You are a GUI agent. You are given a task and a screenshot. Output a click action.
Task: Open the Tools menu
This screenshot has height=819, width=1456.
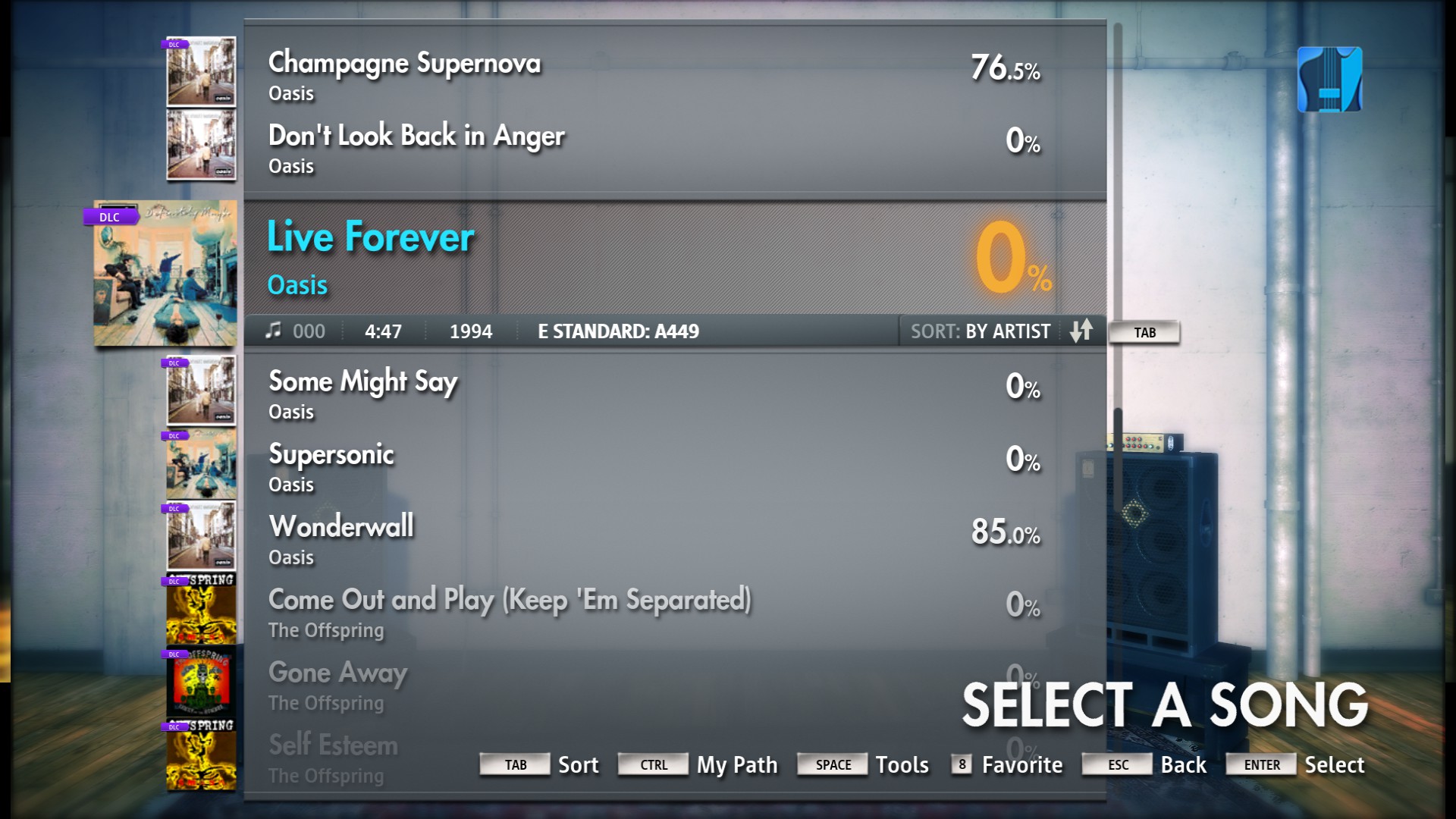pos(902,764)
